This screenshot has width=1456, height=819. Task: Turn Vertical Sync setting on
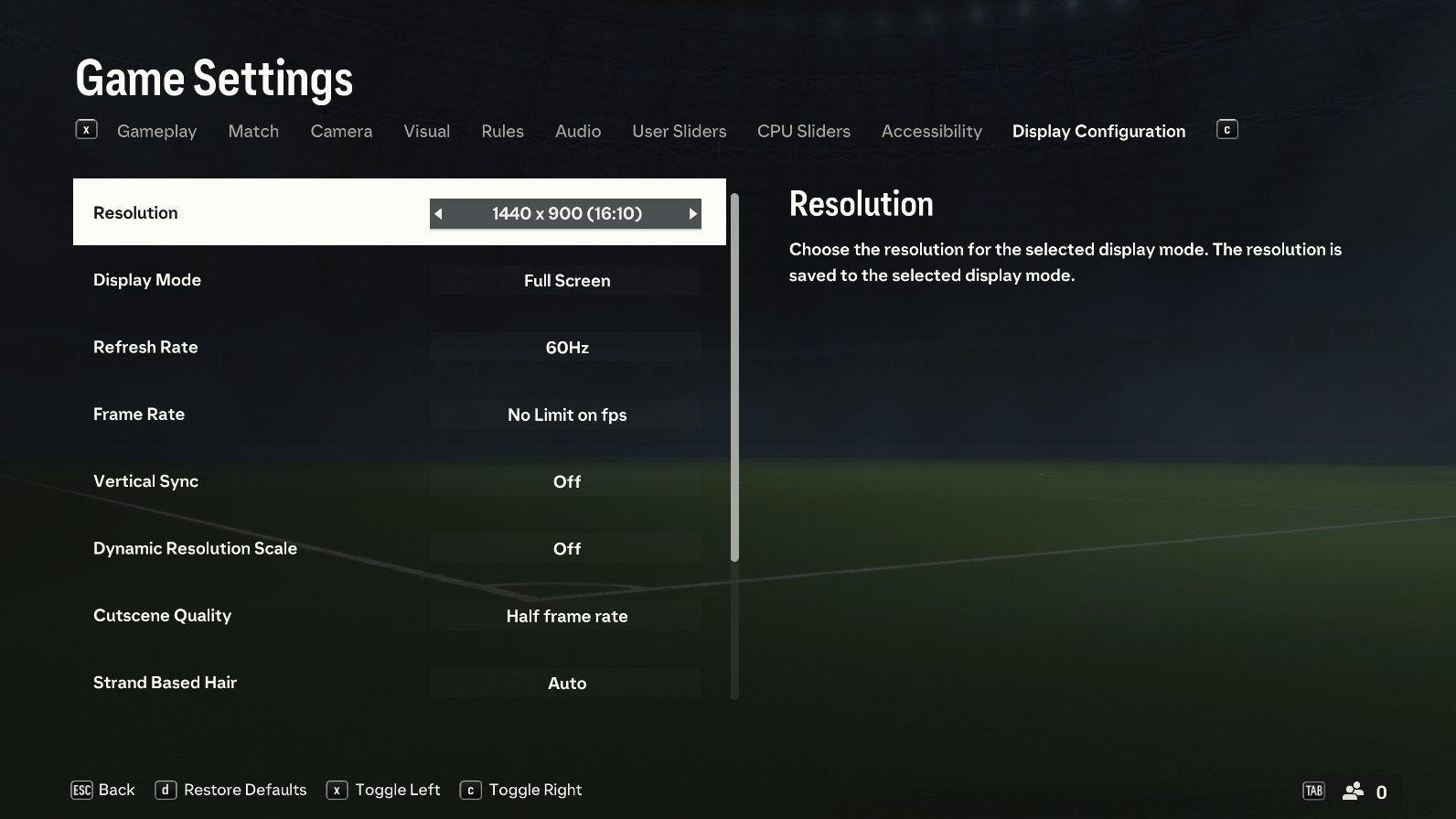pyautogui.click(x=565, y=480)
